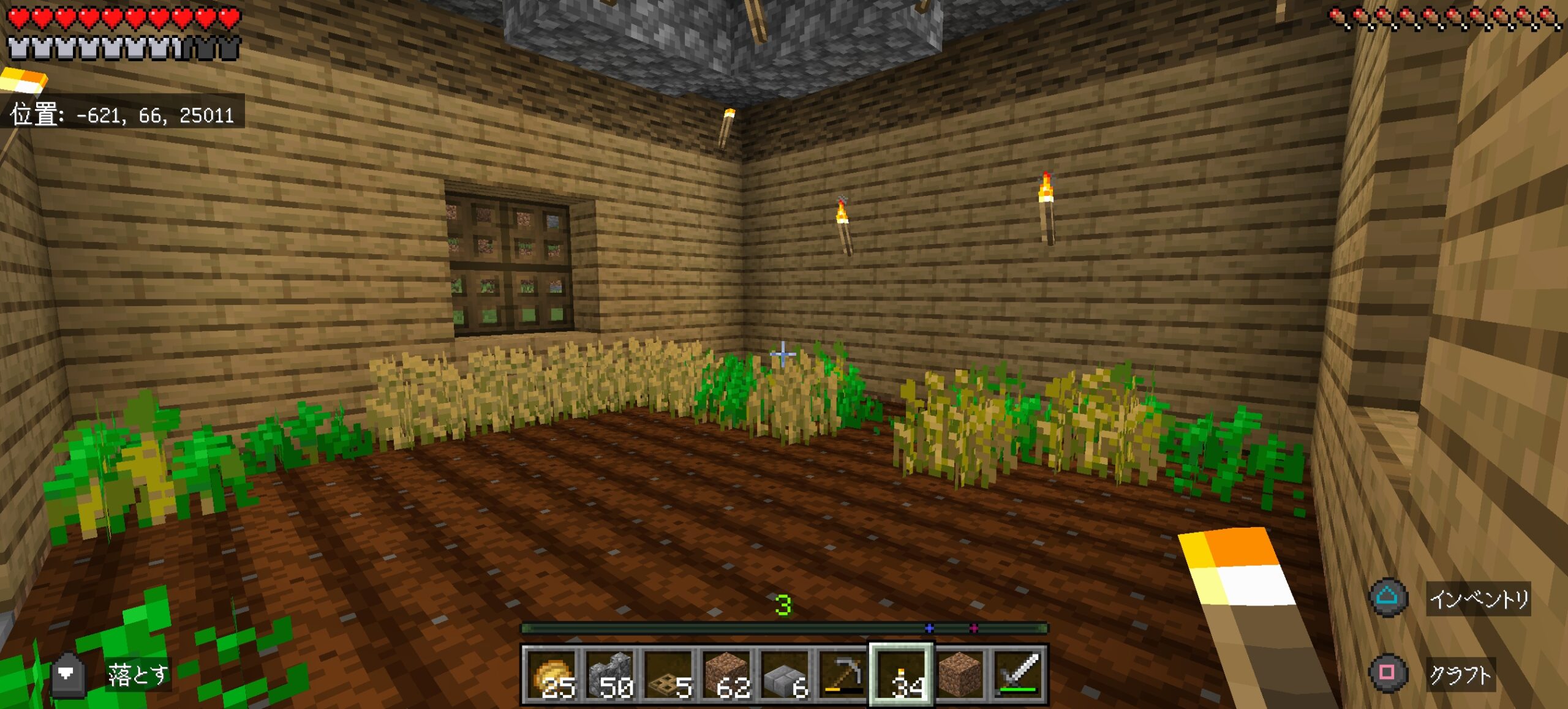The image size is (1568, 709).
Task: Pick the stone brick slab slot
Action: [x=784, y=674]
